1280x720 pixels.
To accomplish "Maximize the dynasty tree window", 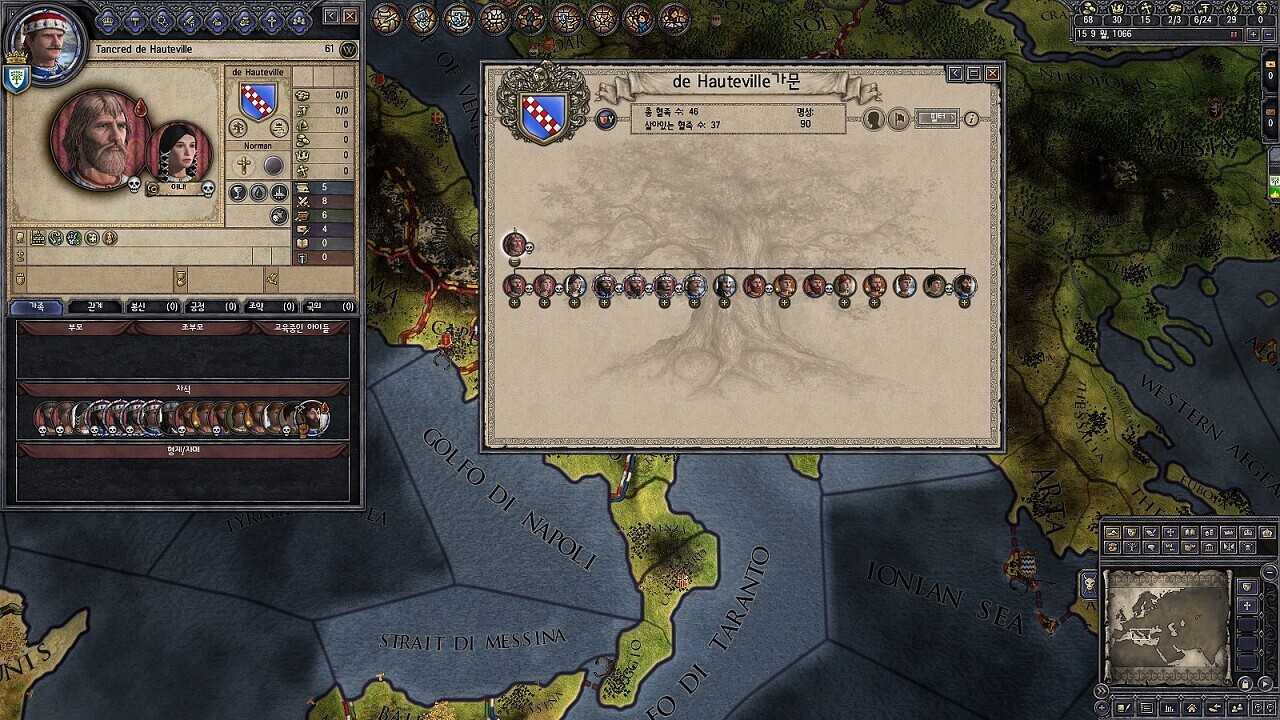I will [x=973, y=73].
